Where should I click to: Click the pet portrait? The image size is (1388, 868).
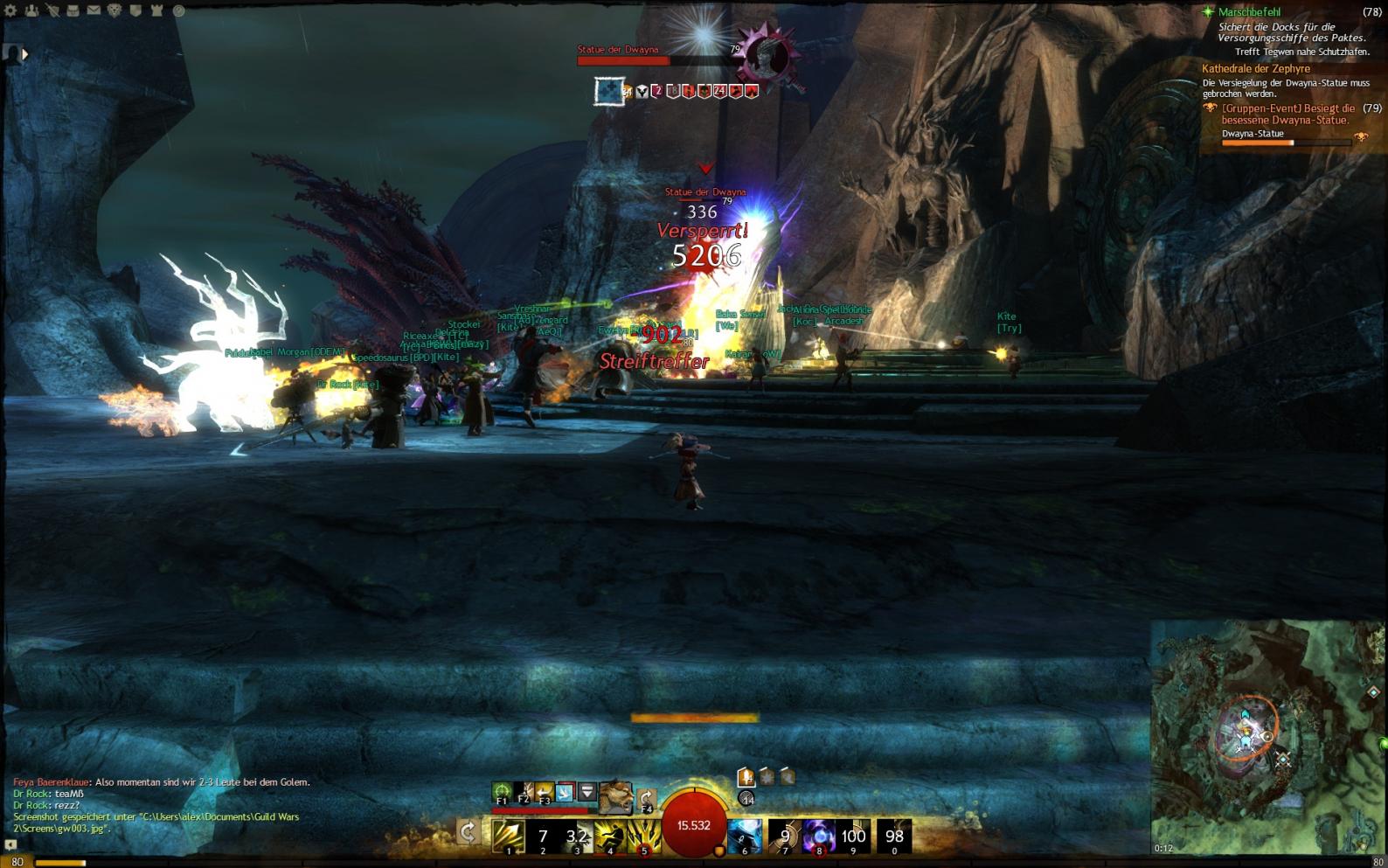(615, 796)
